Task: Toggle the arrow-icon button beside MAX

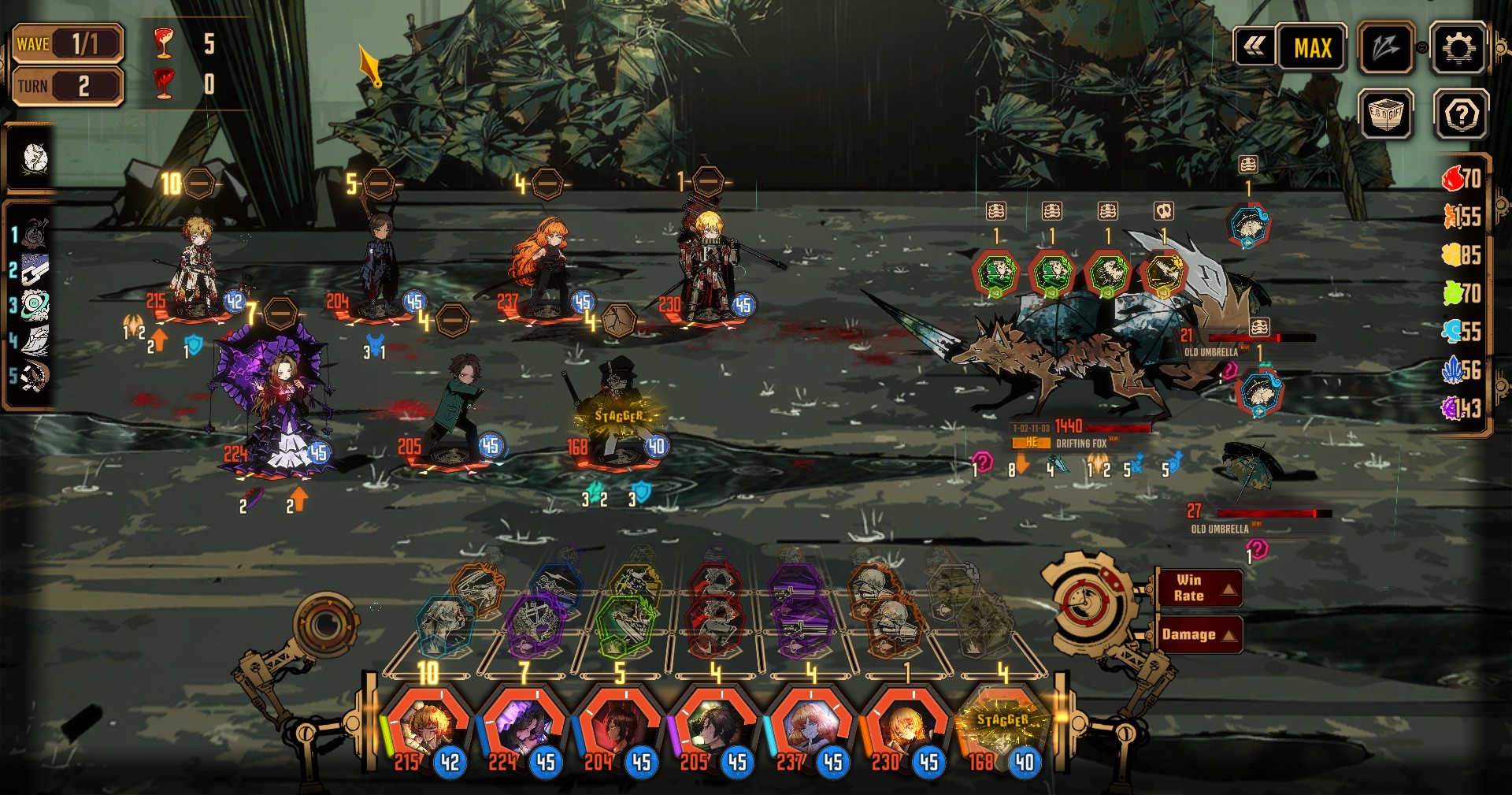Action: tap(1385, 49)
